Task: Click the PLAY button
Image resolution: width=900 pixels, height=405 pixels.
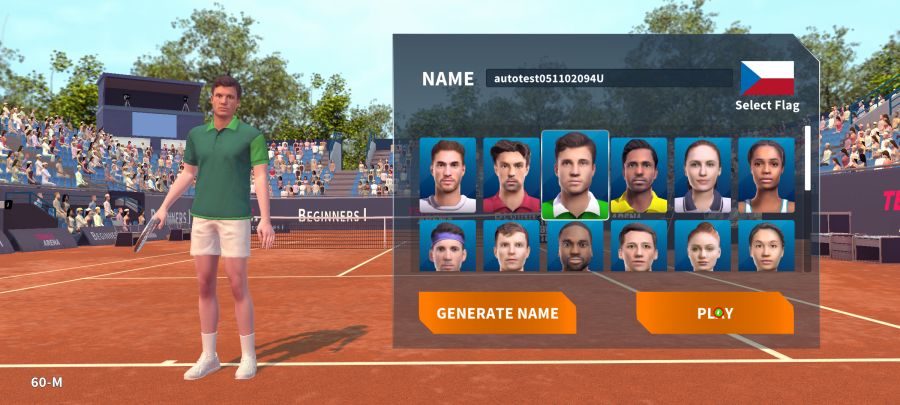Action: click(x=715, y=313)
